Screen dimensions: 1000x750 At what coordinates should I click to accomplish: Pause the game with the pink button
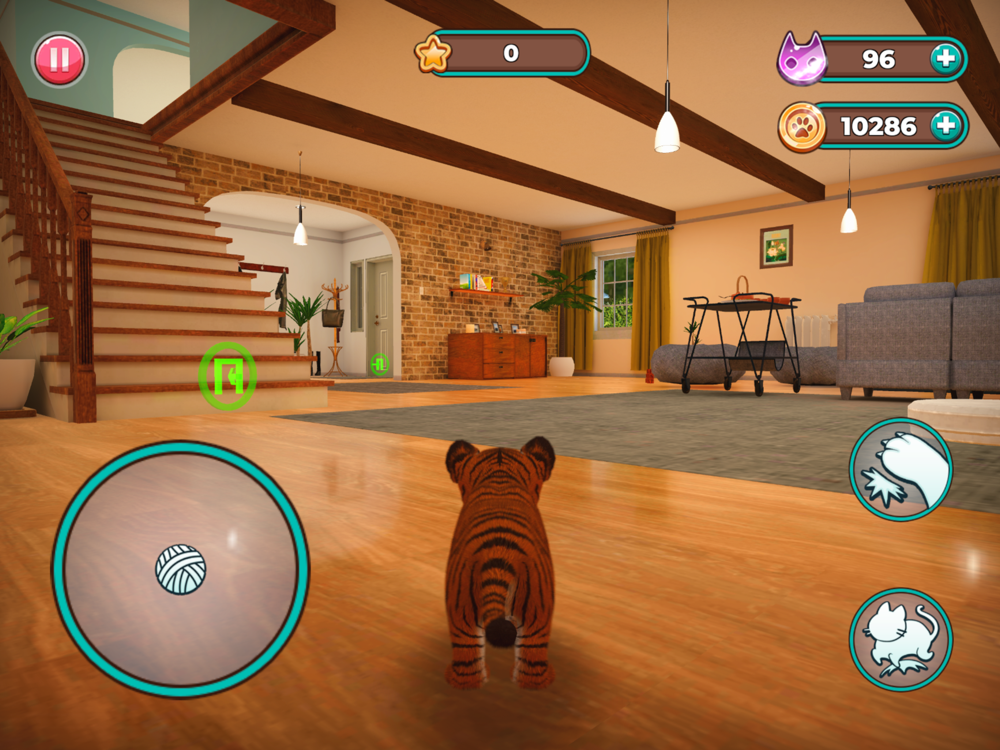pyautogui.click(x=59, y=60)
